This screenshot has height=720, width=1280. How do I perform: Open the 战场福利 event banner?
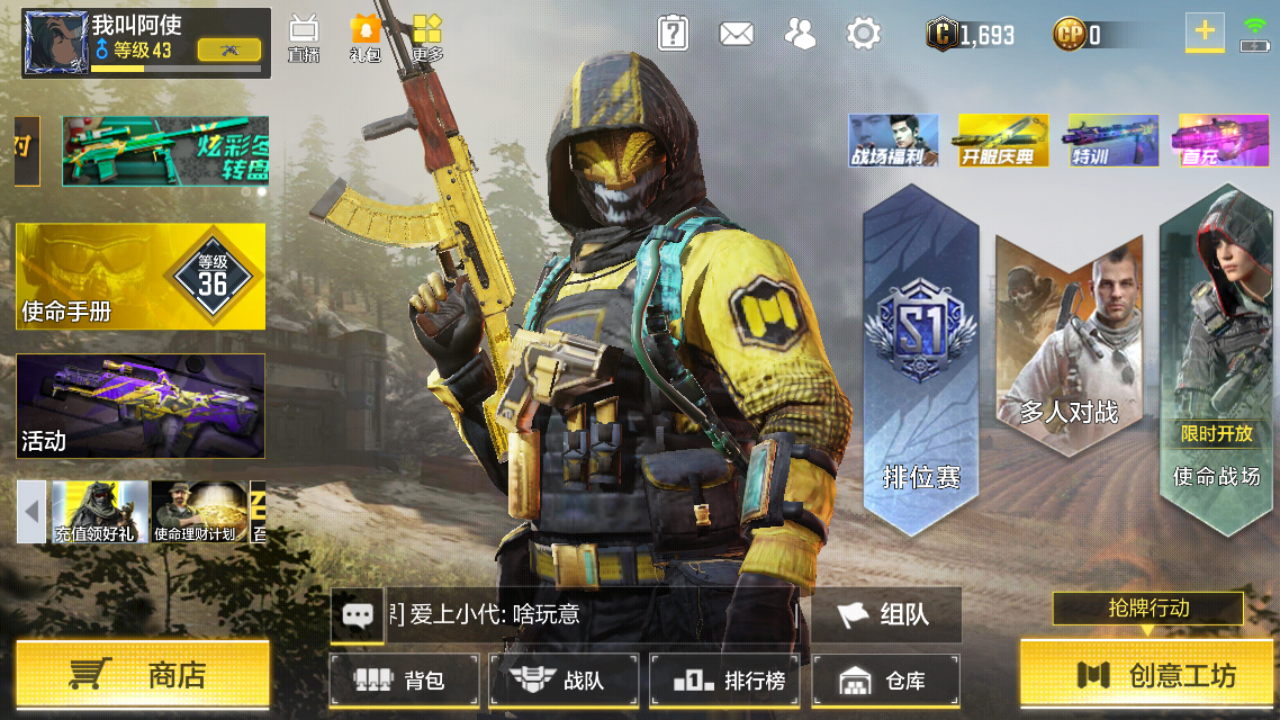click(893, 140)
